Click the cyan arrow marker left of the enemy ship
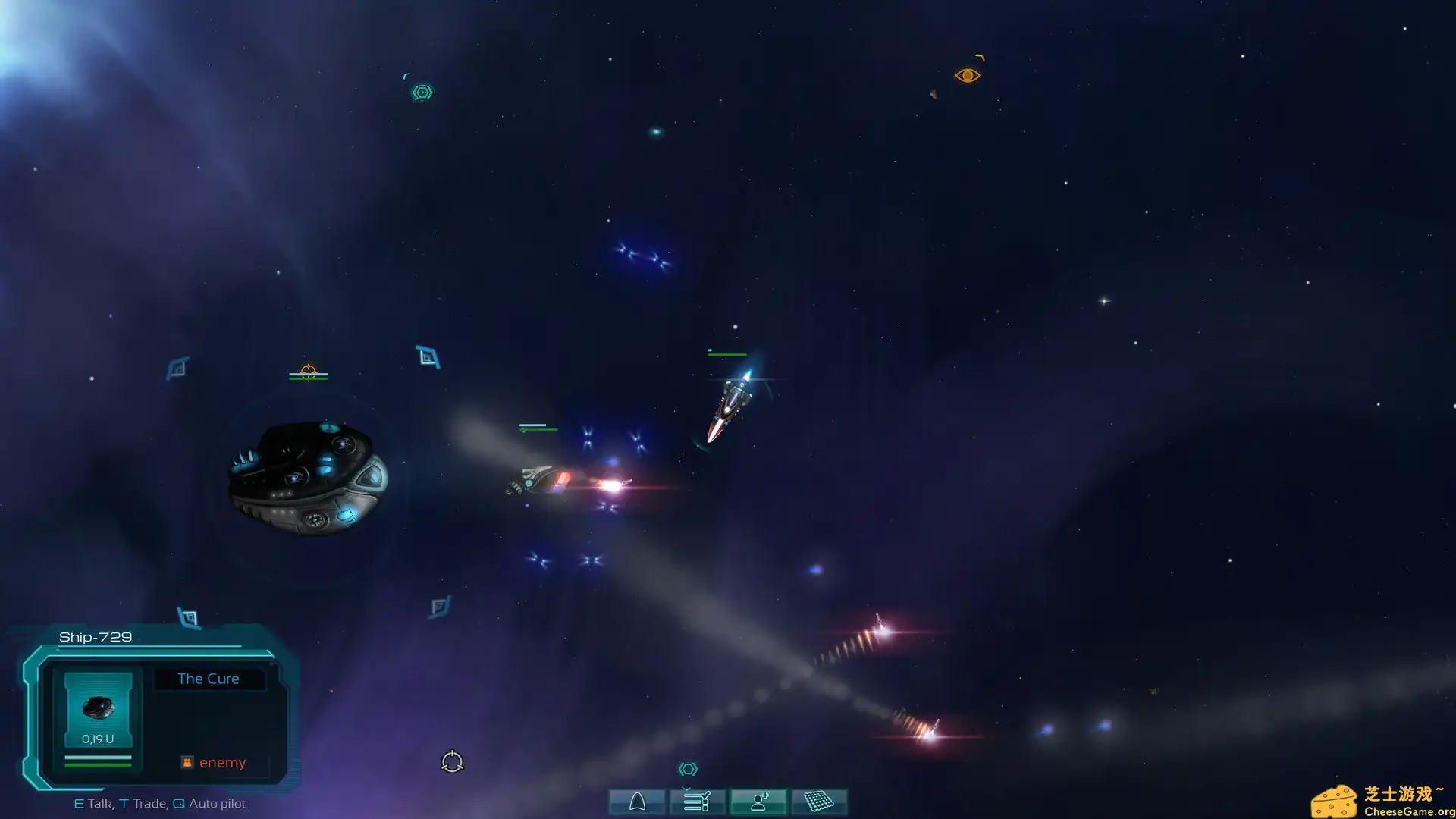1456x819 pixels. coord(175,369)
